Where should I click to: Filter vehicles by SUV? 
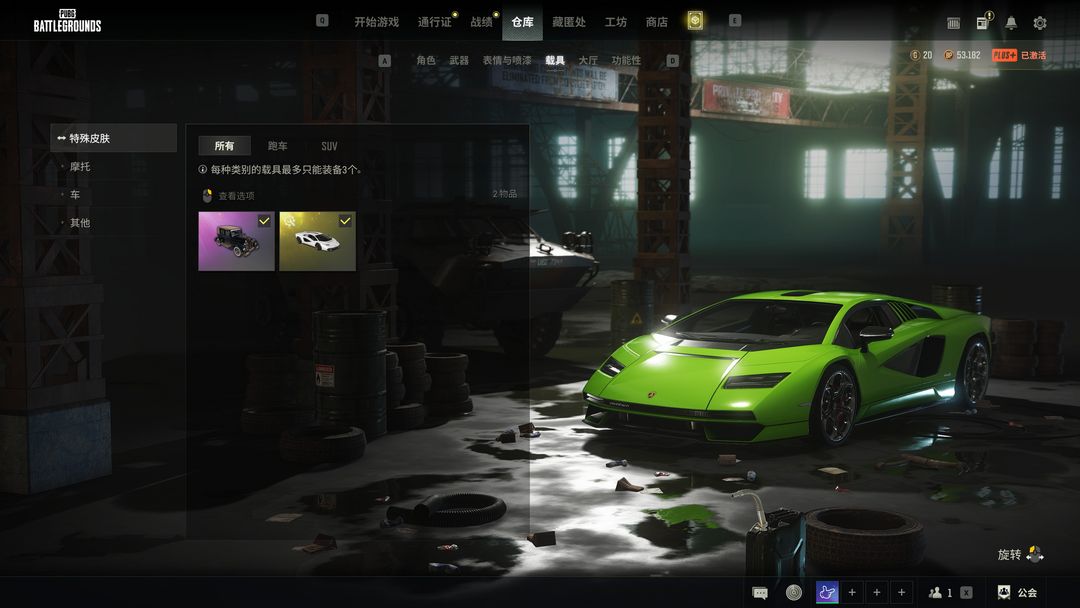329,146
